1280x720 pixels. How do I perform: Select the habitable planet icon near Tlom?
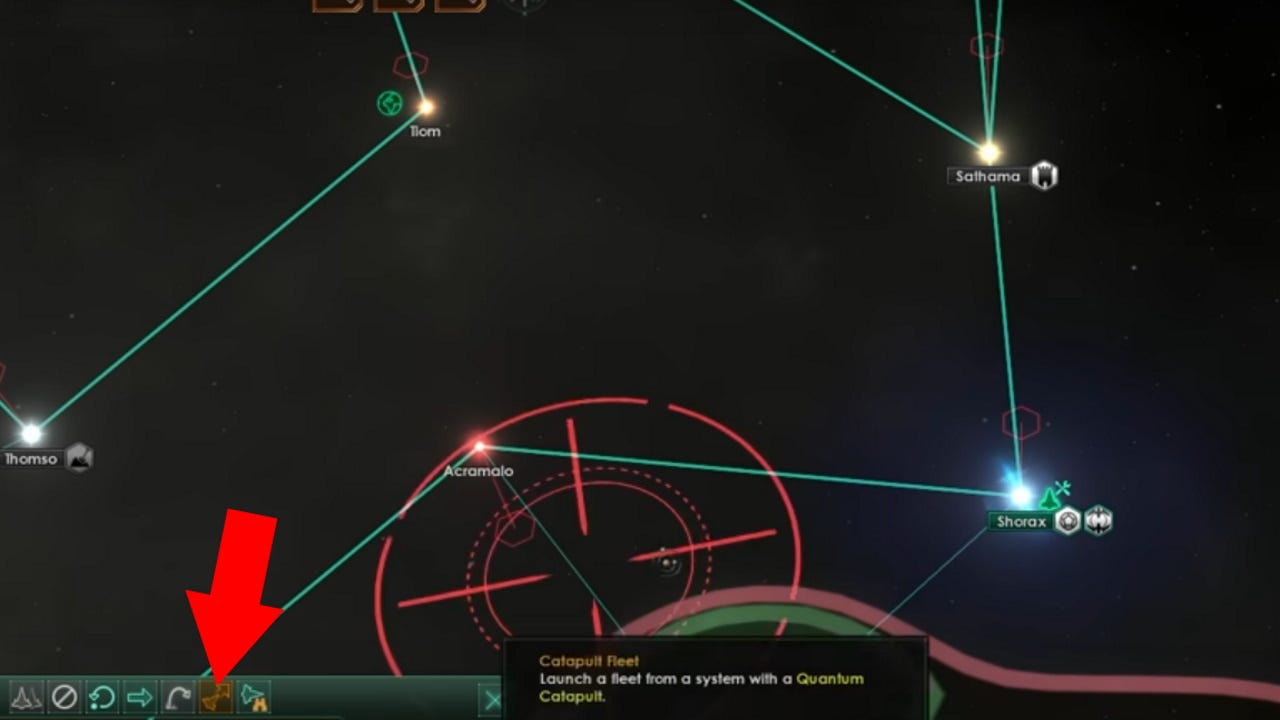[x=391, y=103]
